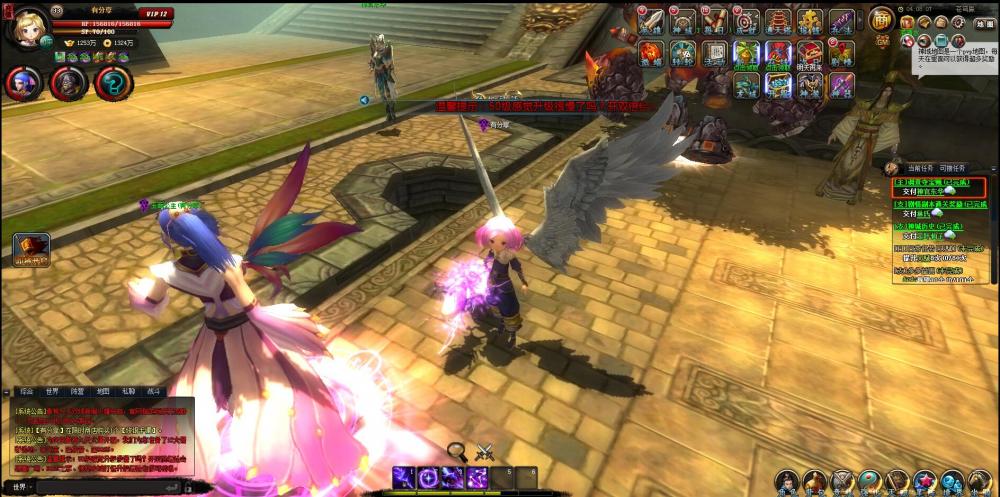Open the pumpkin-head event icon
Image resolution: width=1000 pixels, height=497 pixels.
click(x=651, y=53)
